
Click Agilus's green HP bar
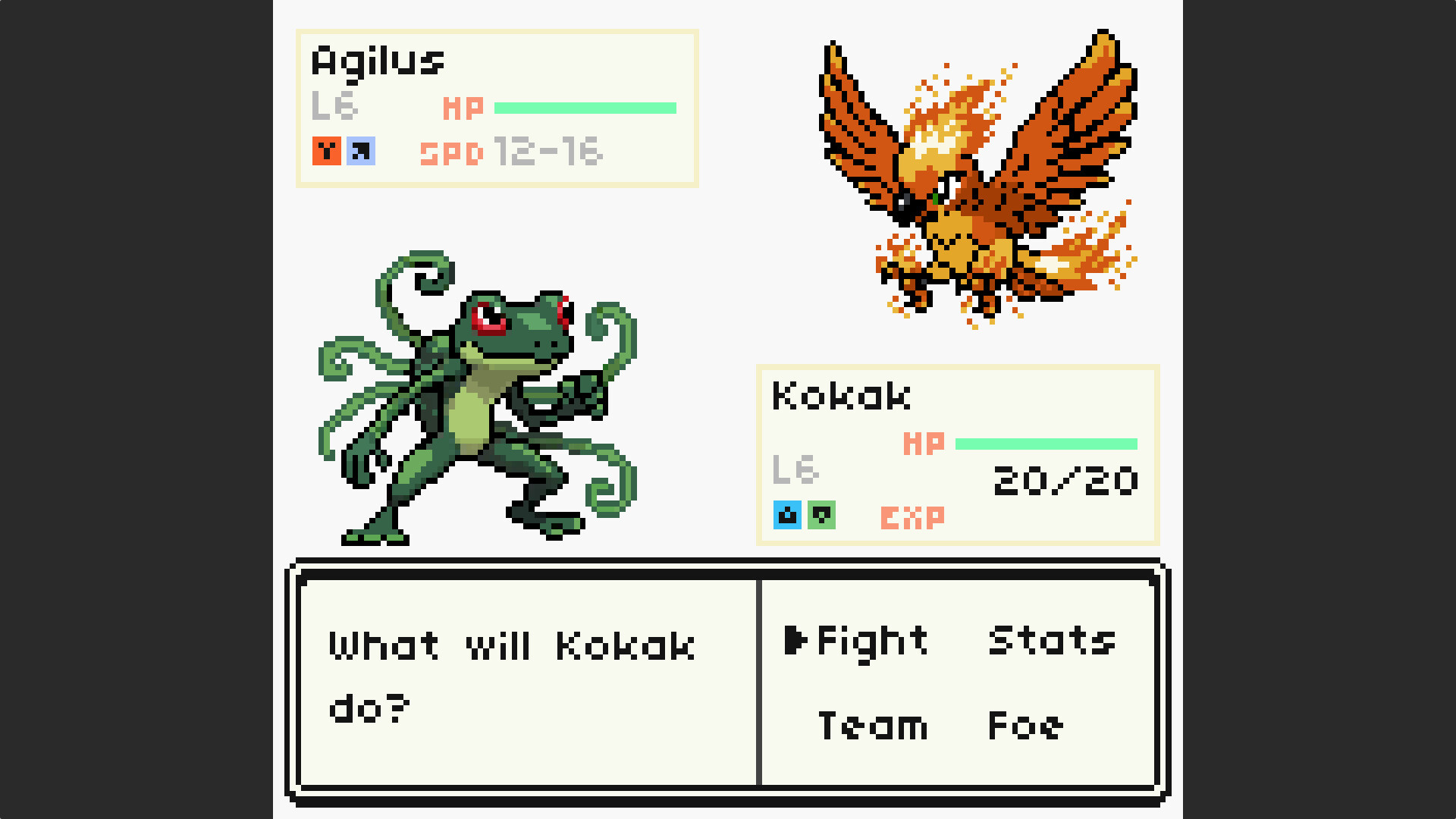(x=584, y=107)
